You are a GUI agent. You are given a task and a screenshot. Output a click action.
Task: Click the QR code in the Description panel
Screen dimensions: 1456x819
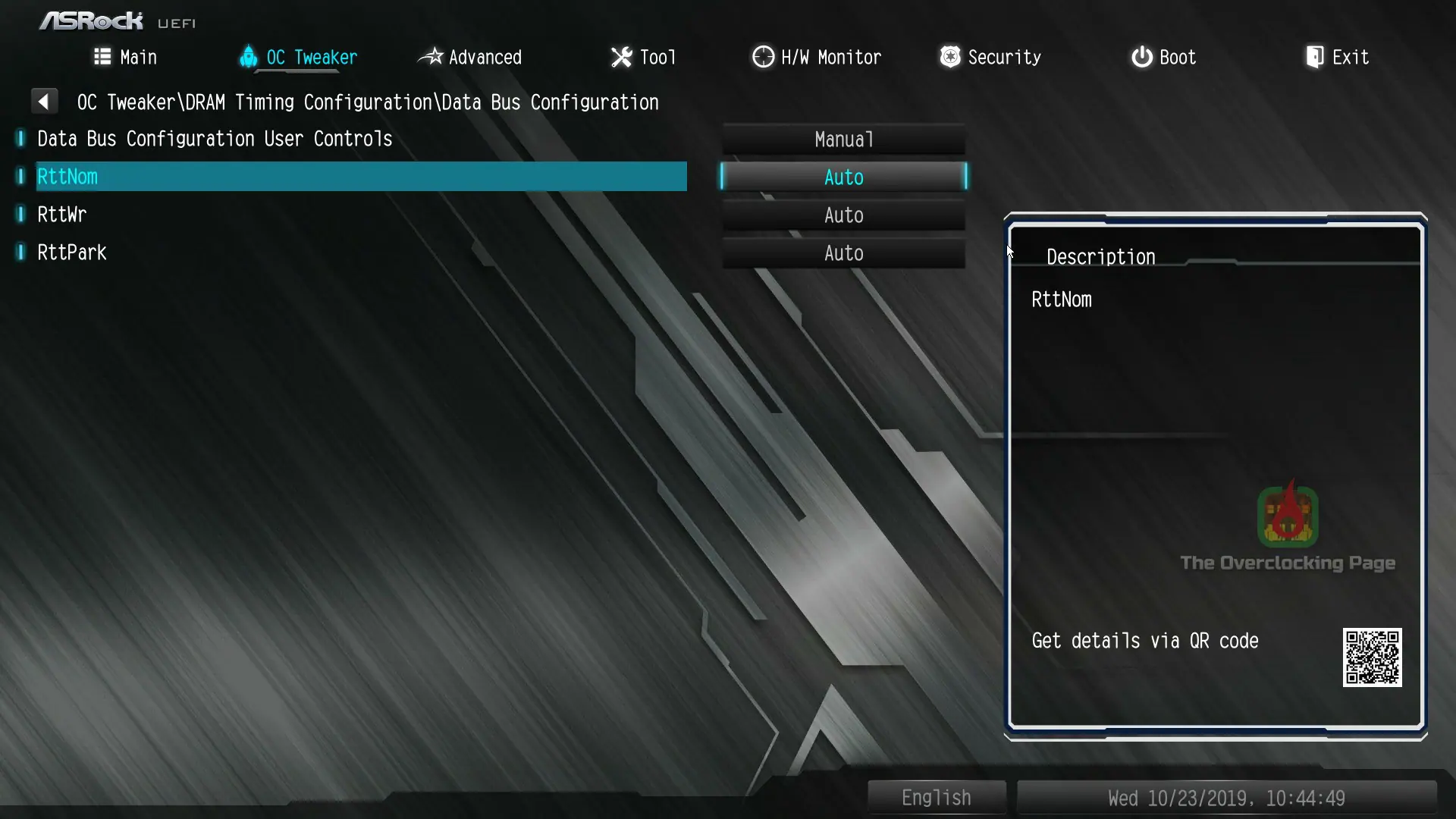point(1372,657)
